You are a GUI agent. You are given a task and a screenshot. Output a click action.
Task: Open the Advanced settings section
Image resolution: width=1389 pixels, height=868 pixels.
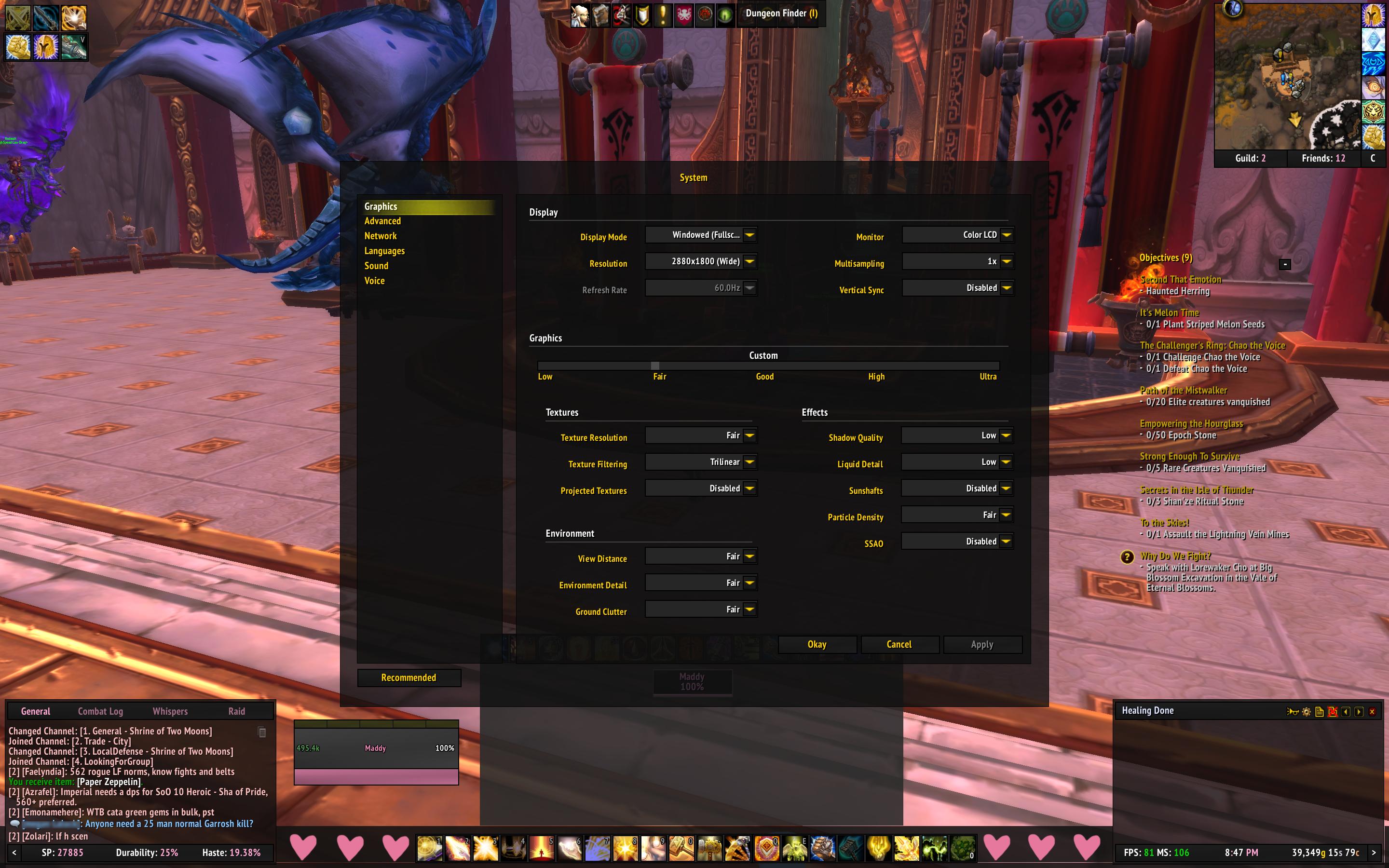[383, 221]
